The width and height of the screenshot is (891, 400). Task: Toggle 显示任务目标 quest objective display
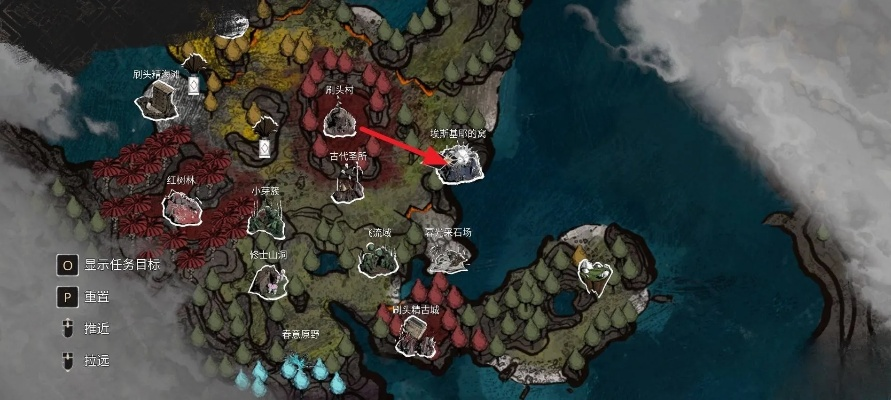(x=68, y=265)
